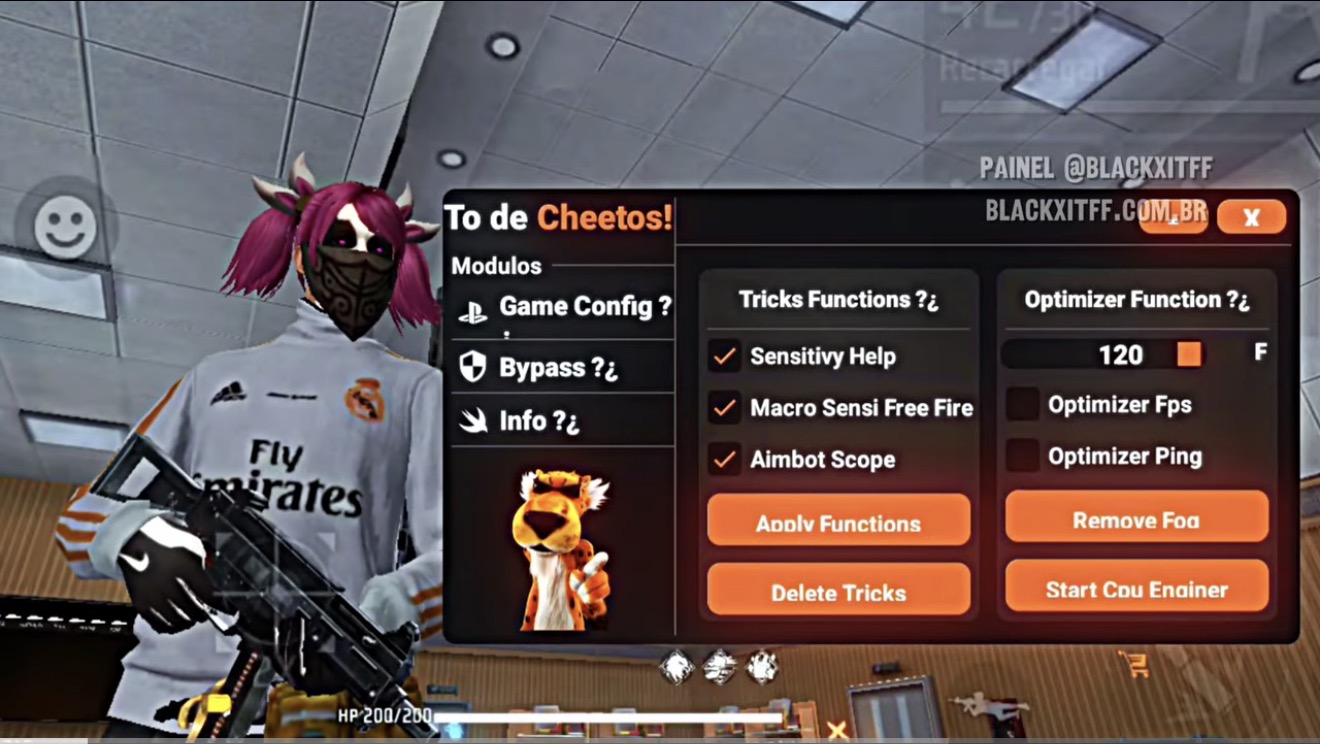The height and width of the screenshot is (744, 1320).
Task: Open the smiley face emote button
Action: tap(66, 226)
